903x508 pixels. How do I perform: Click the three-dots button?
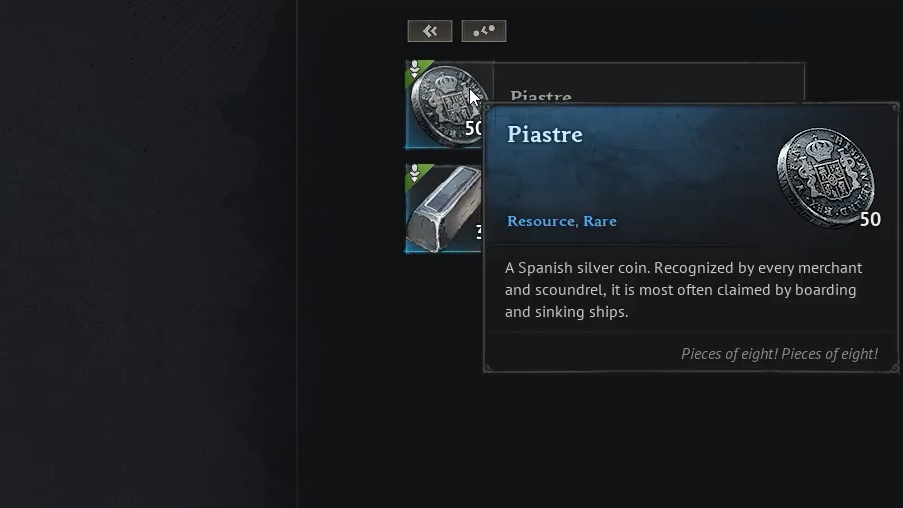coord(484,31)
